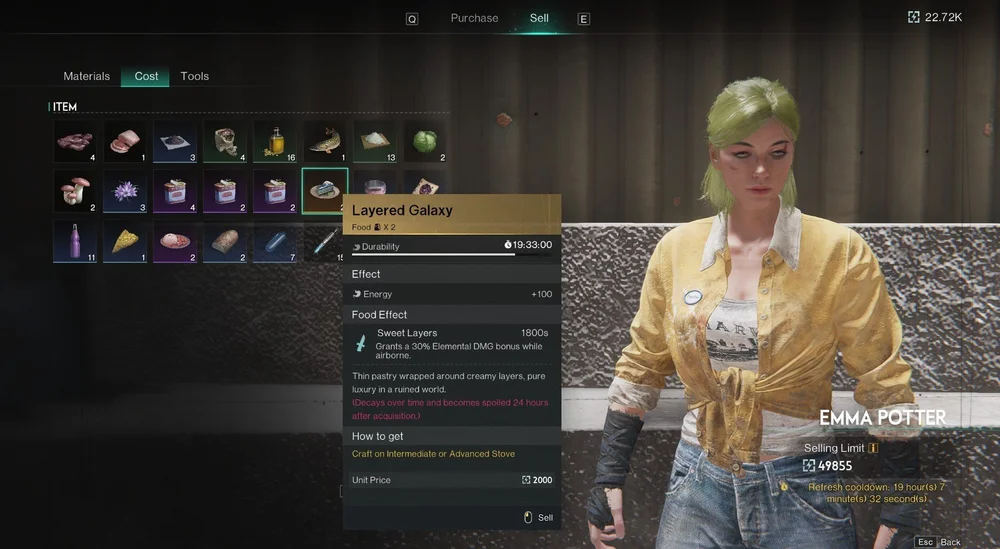Select the plated meat dish slot
1000x549 pixels.
(x=175, y=241)
